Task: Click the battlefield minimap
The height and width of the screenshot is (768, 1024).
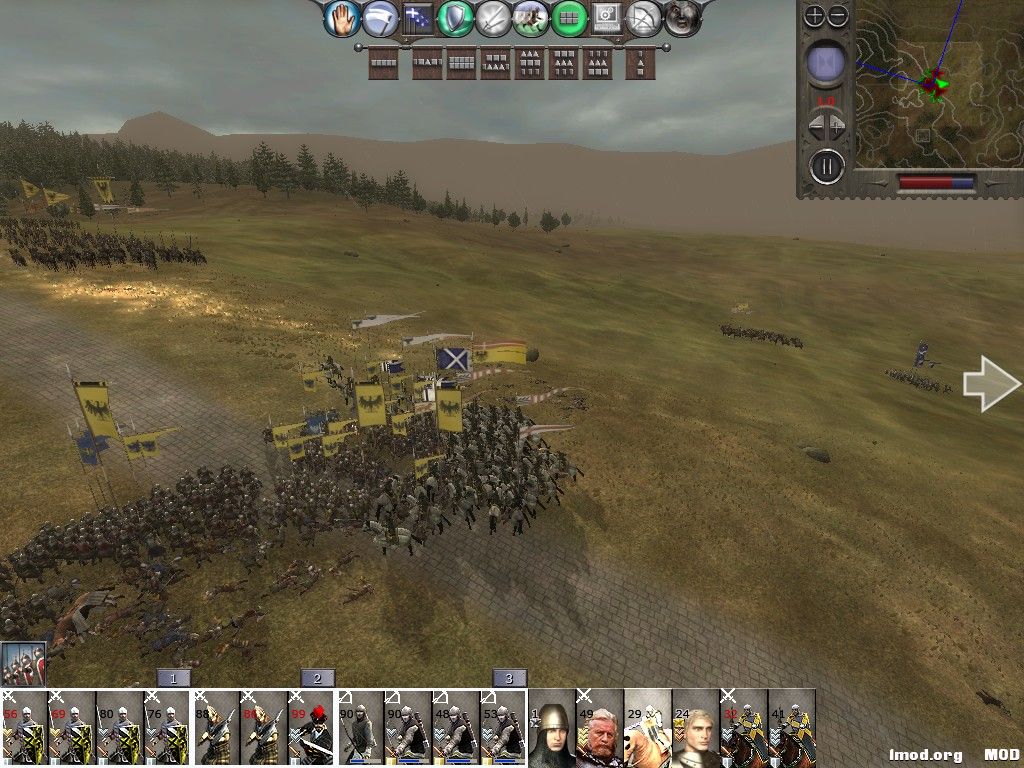Action: 930,85
